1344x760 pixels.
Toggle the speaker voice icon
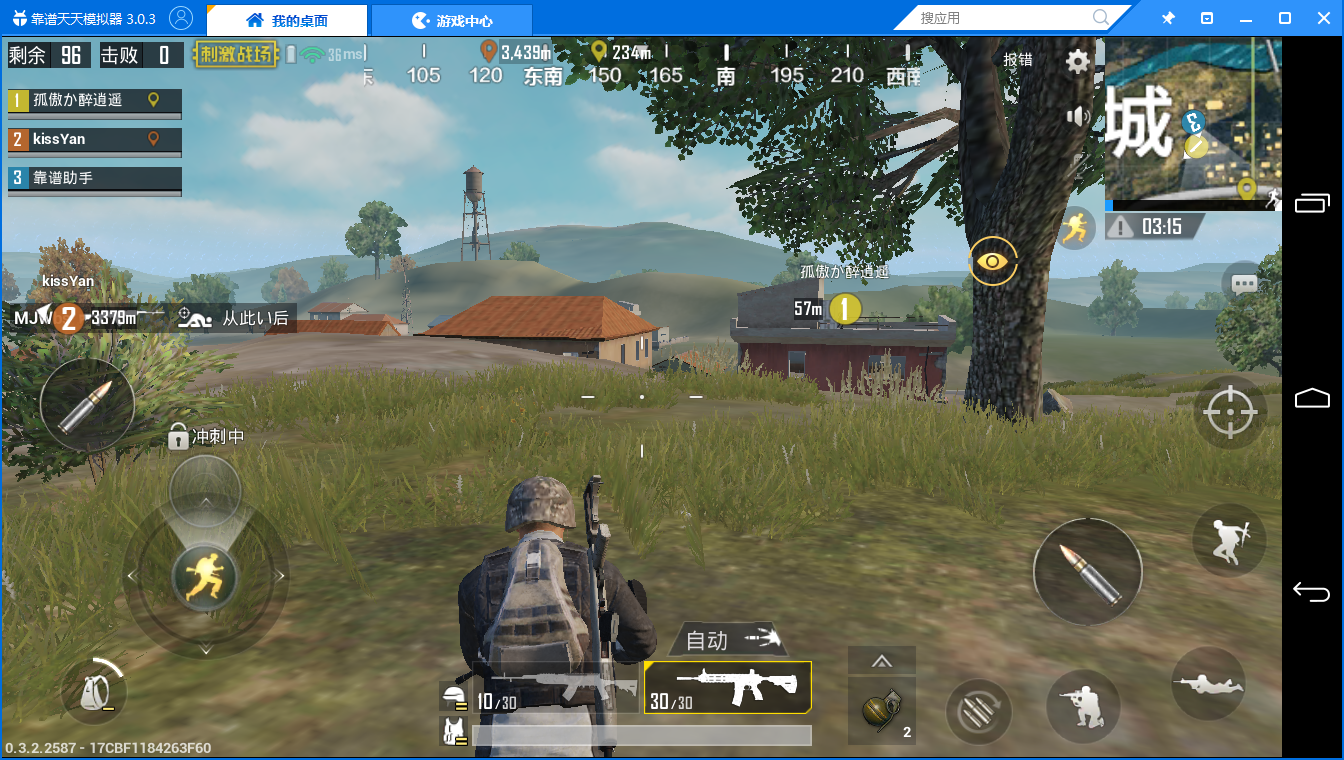tap(1077, 117)
